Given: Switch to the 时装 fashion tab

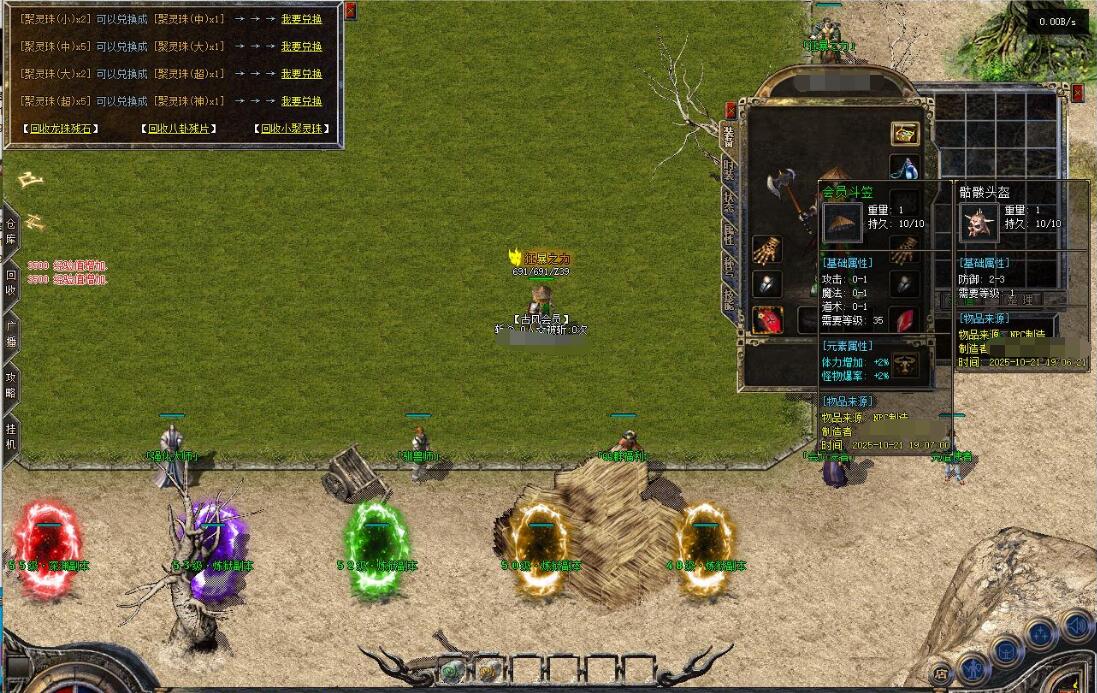Looking at the screenshot, I should [x=728, y=168].
